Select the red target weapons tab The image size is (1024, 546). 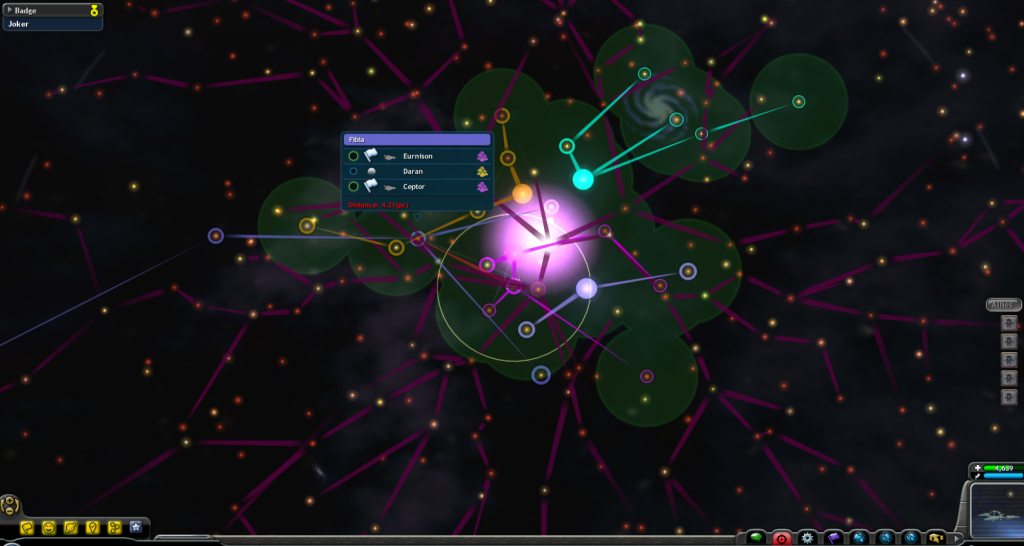pos(782,538)
